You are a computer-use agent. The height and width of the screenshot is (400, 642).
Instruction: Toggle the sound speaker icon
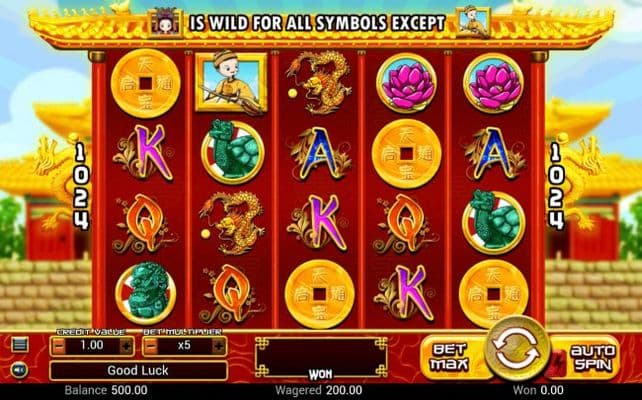(x=20, y=370)
